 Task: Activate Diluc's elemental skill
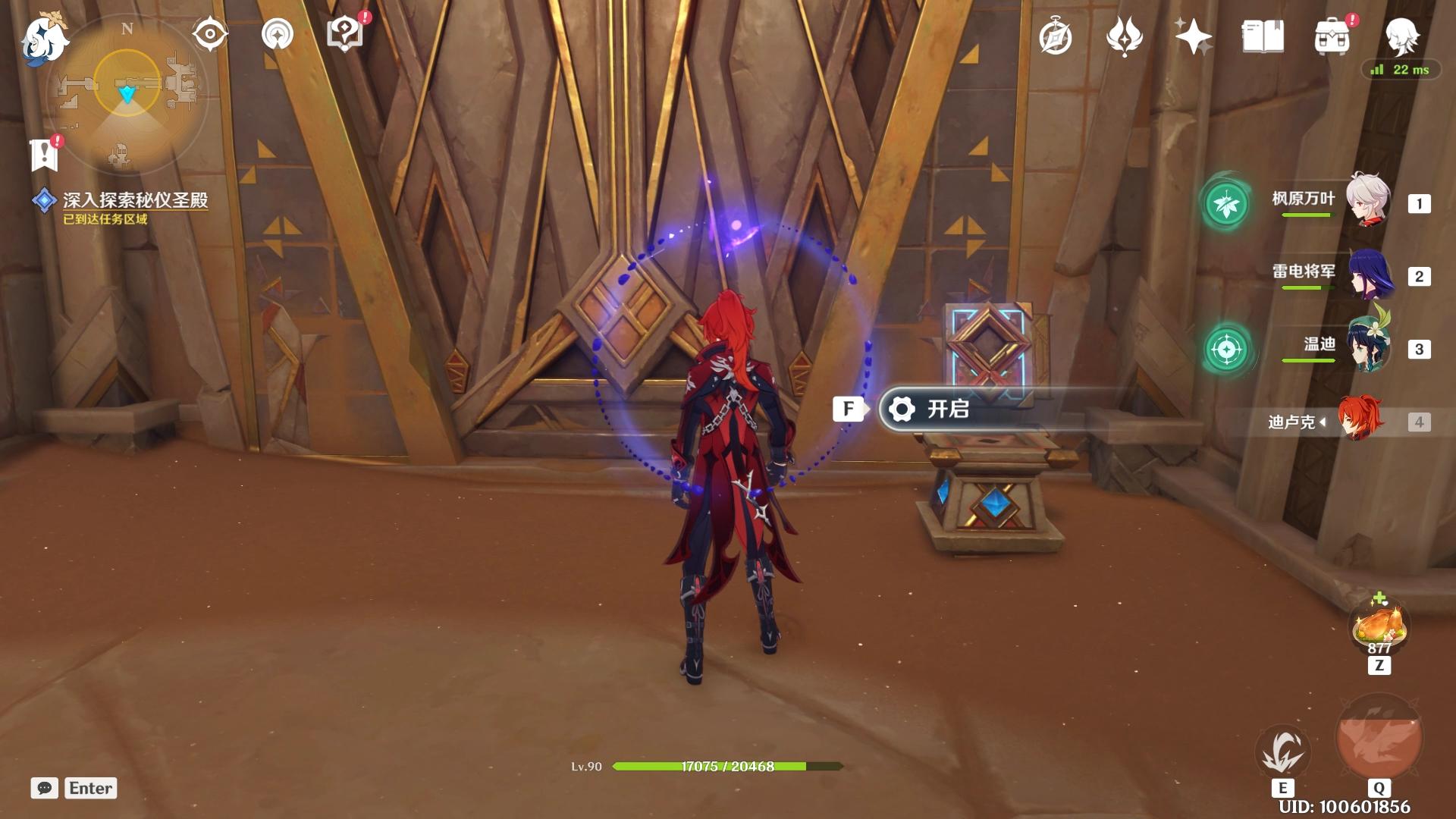pyautogui.click(x=1282, y=751)
